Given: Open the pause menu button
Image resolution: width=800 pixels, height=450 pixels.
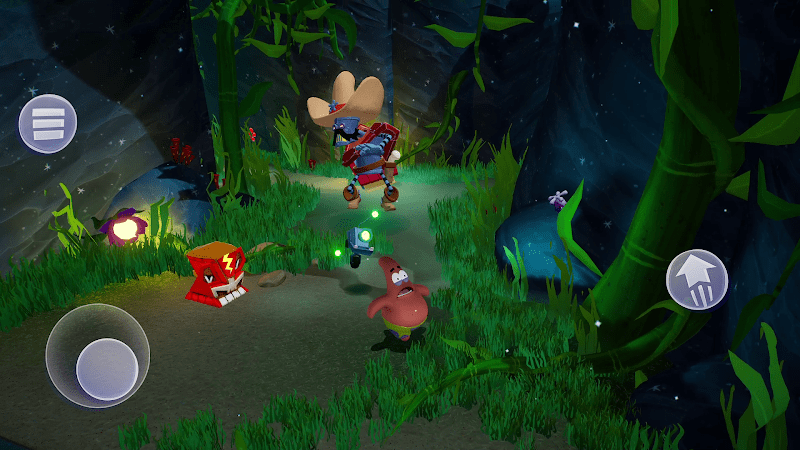Looking at the screenshot, I should (47, 124).
